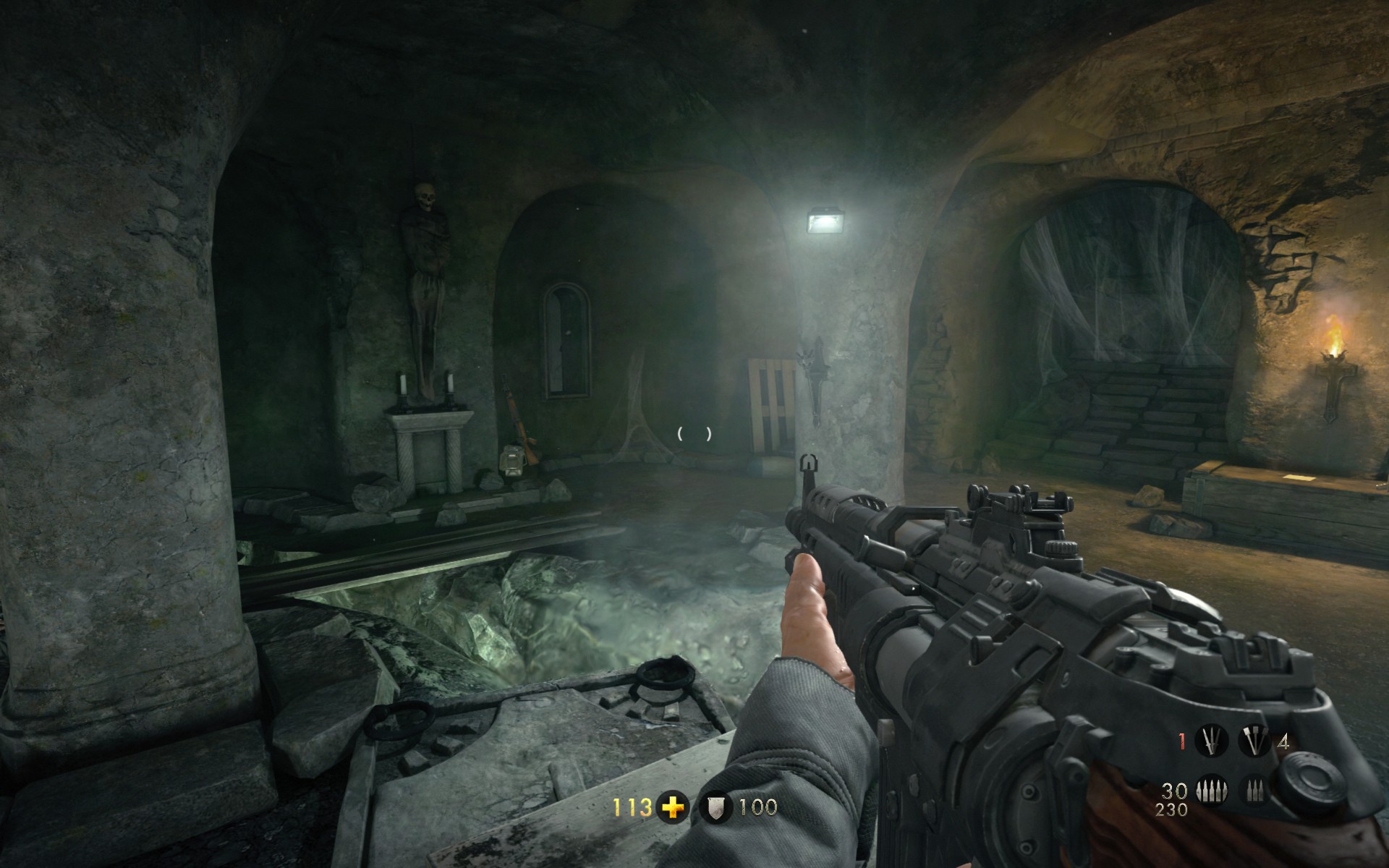Click the armor shield icon

(x=715, y=807)
